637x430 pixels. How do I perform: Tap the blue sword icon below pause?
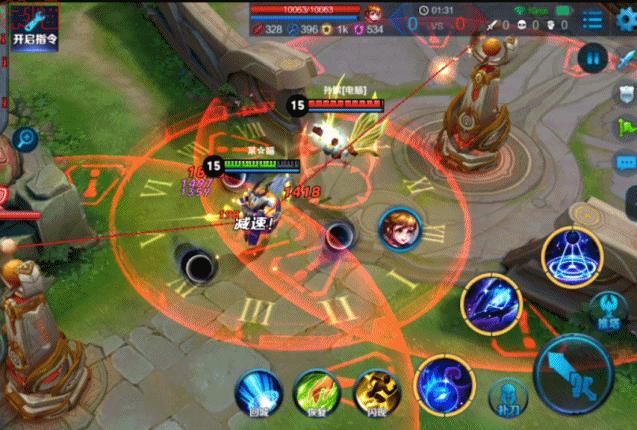pos(626,93)
